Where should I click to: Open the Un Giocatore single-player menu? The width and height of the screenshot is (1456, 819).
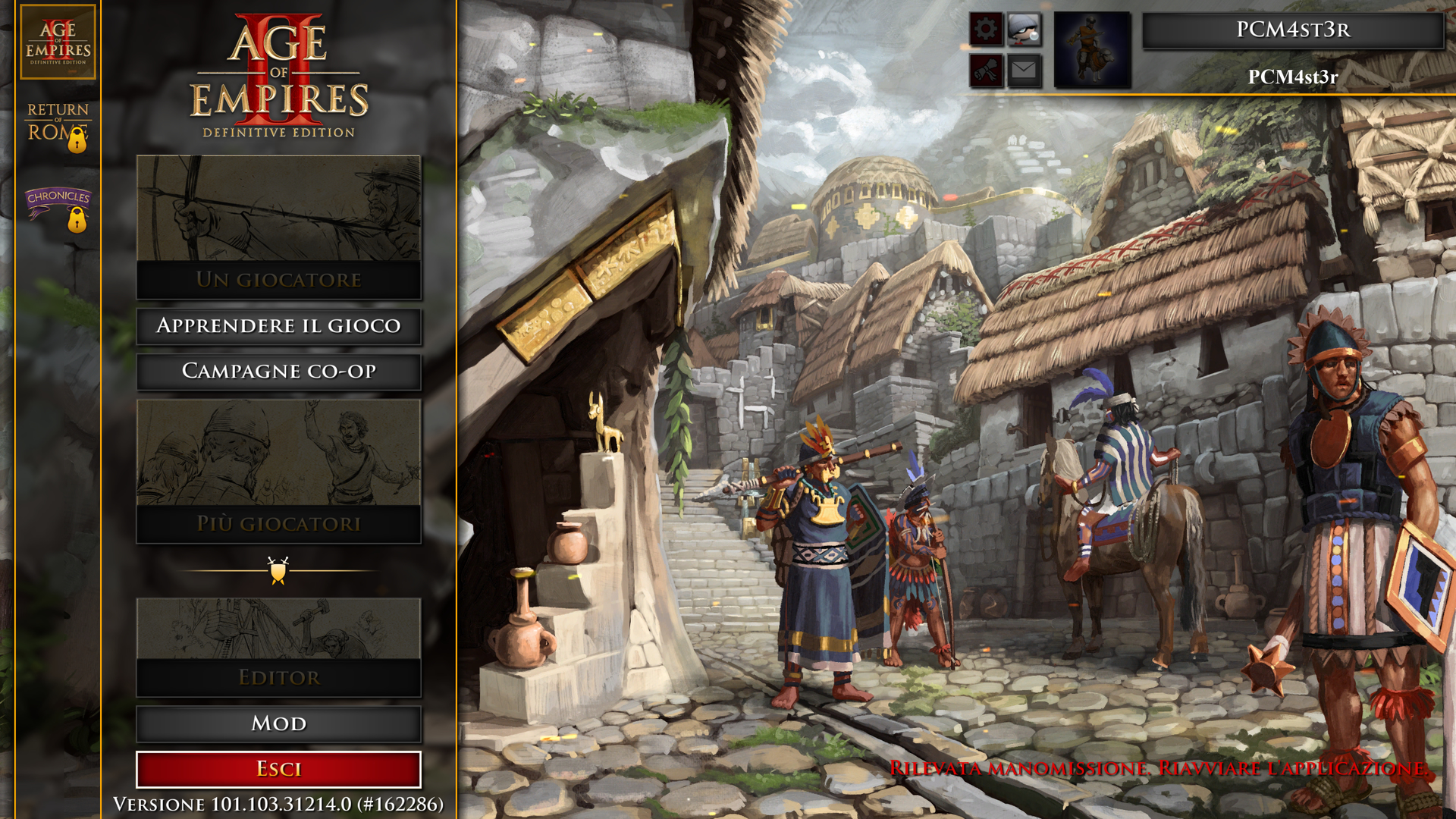click(x=278, y=227)
